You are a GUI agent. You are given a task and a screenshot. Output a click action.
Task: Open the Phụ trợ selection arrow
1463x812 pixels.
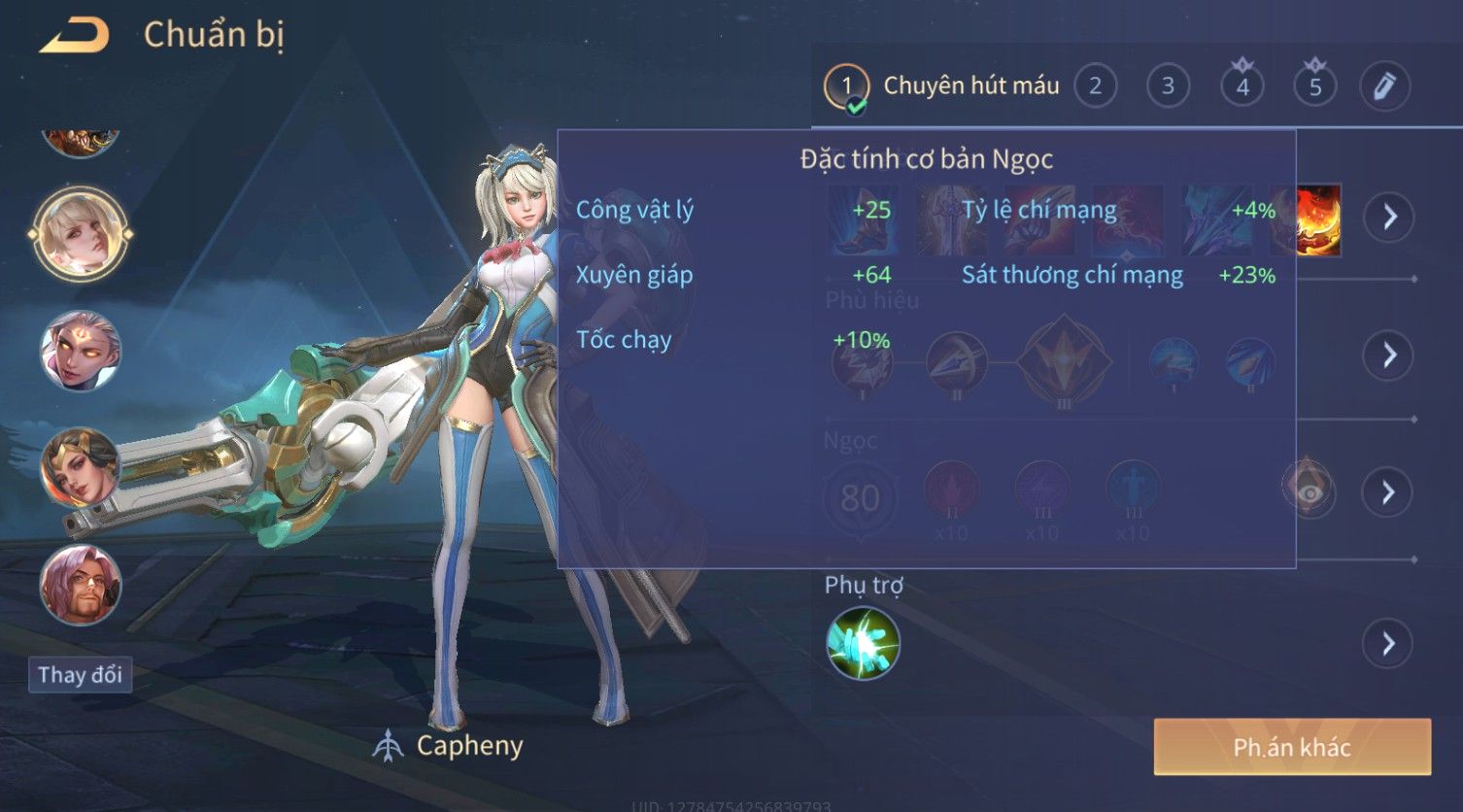click(1389, 643)
